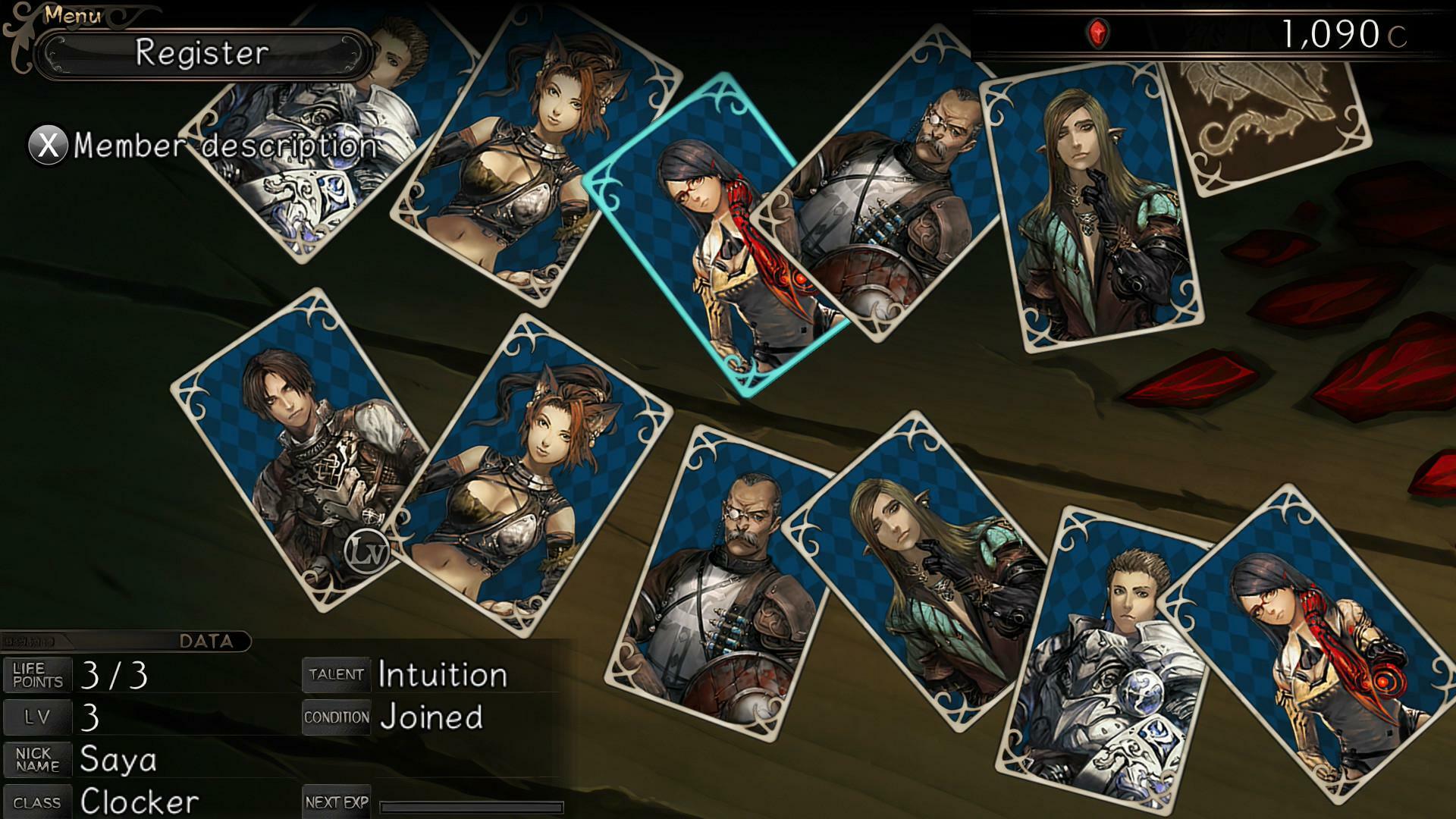Click the TALENT label icon showing Intuition
This screenshot has width=1456, height=819.
(x=336, y=675)
